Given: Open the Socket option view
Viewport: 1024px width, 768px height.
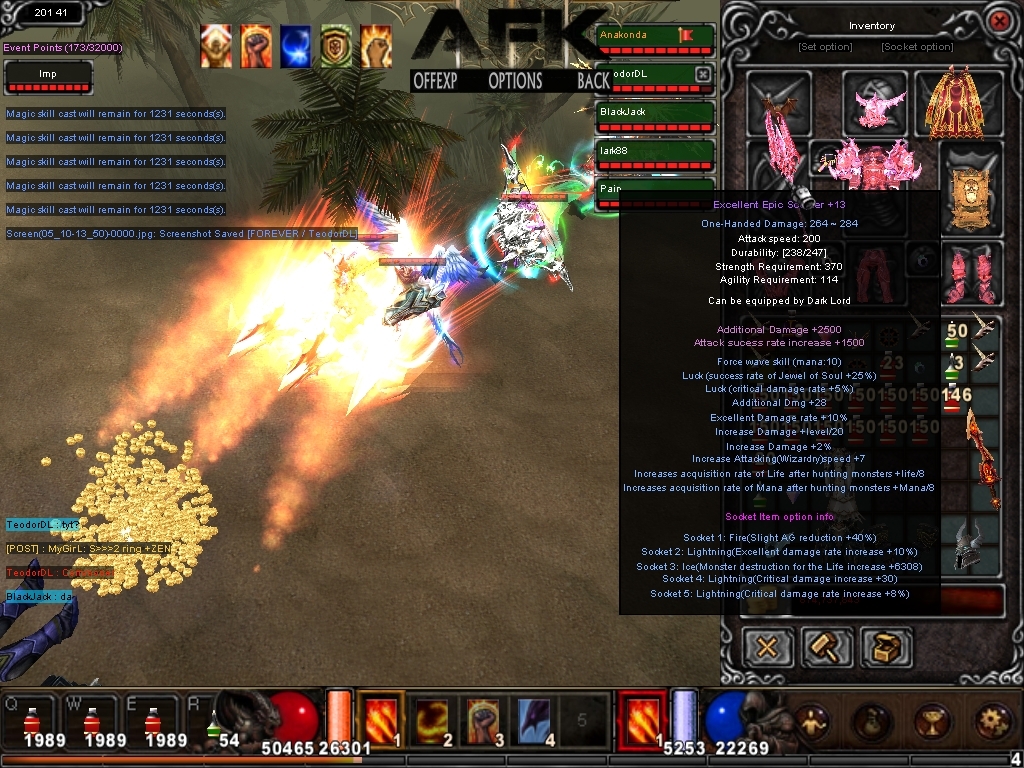Looking at the screenshot, I should [x=917, y=47].
